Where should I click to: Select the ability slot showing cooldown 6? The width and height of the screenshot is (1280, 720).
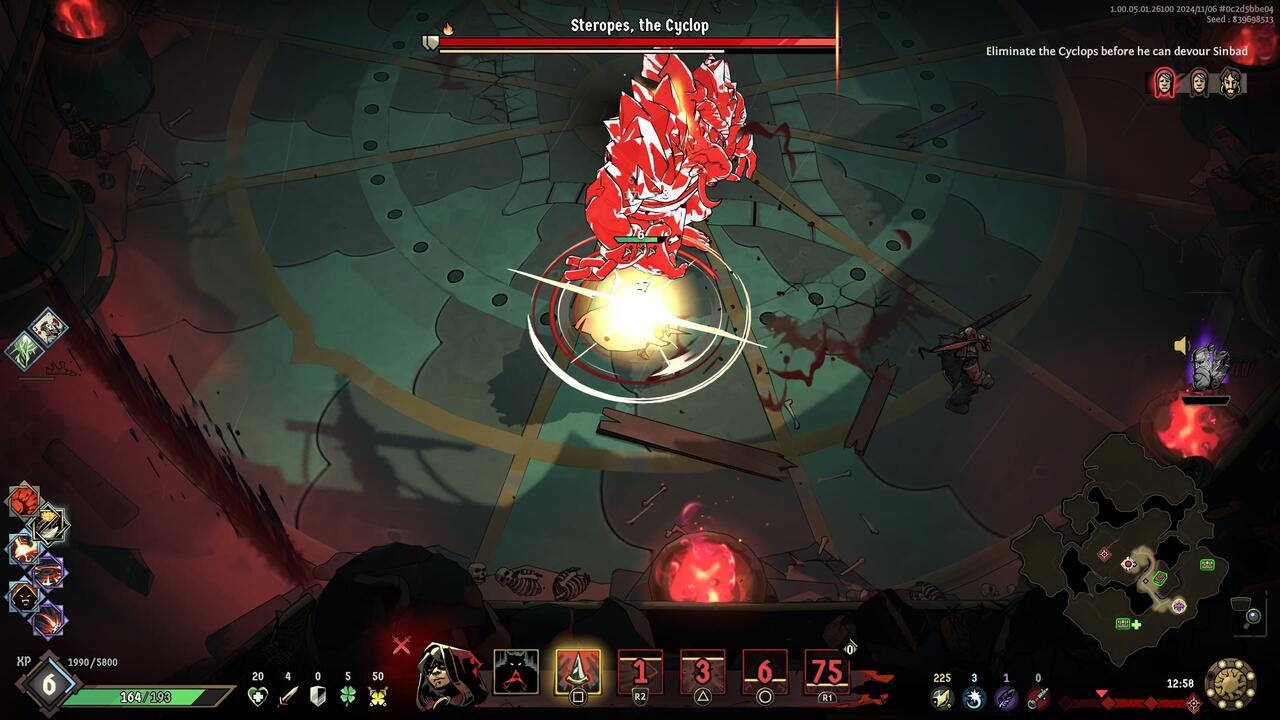765,672
